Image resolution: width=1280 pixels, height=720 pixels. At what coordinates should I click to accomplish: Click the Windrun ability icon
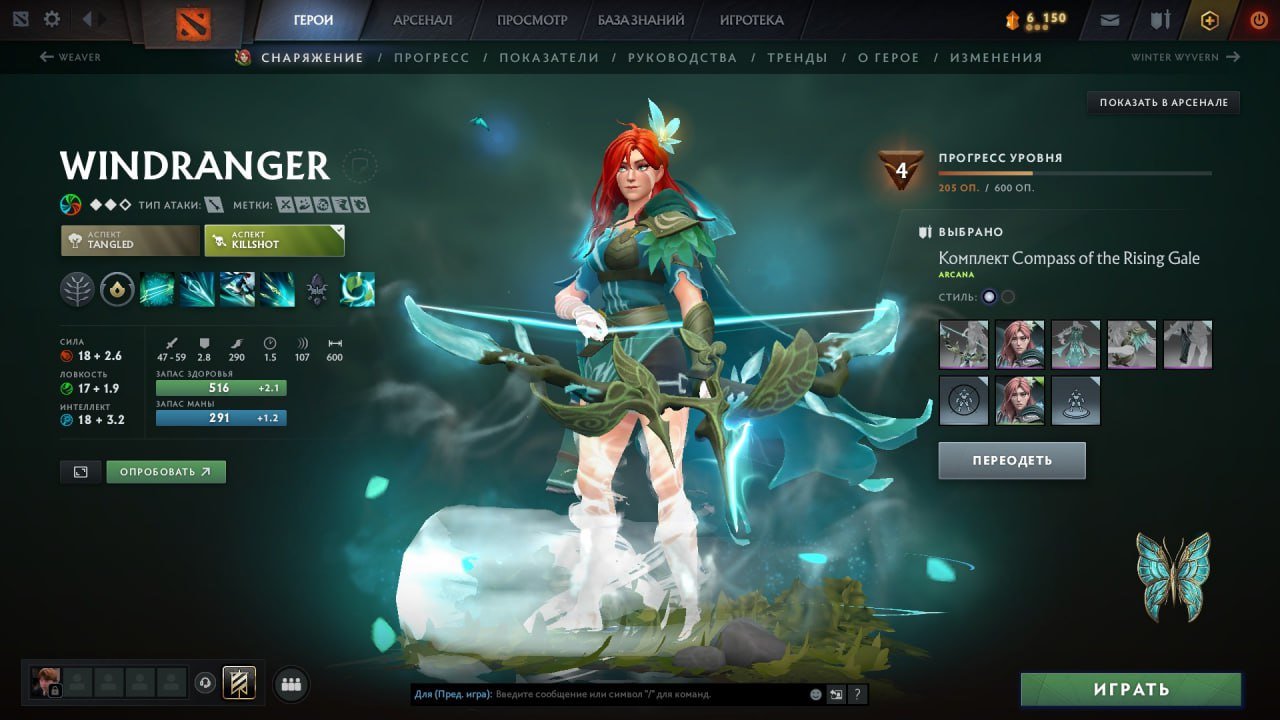tap(237, 288)
